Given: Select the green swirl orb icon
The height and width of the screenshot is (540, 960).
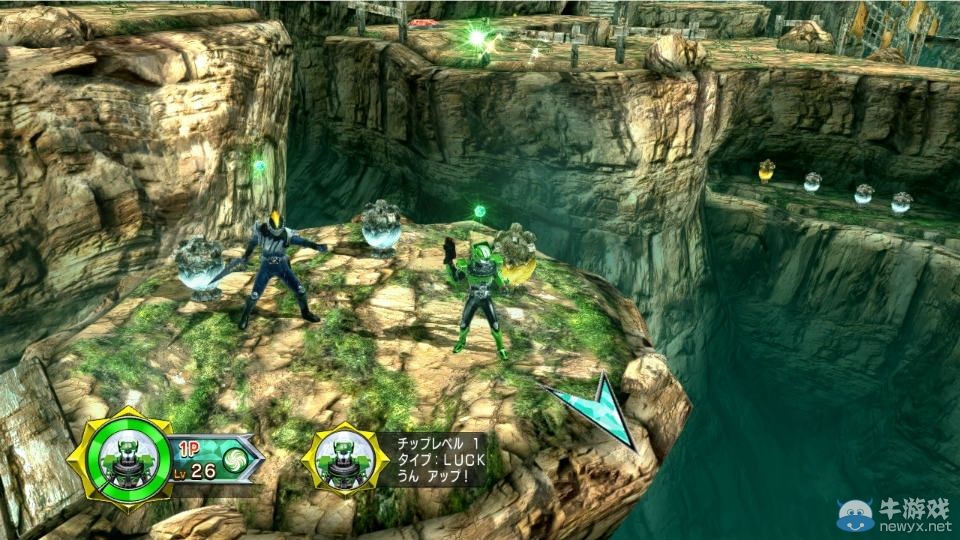Looking at the screenshot, I should tap(234, 459).
